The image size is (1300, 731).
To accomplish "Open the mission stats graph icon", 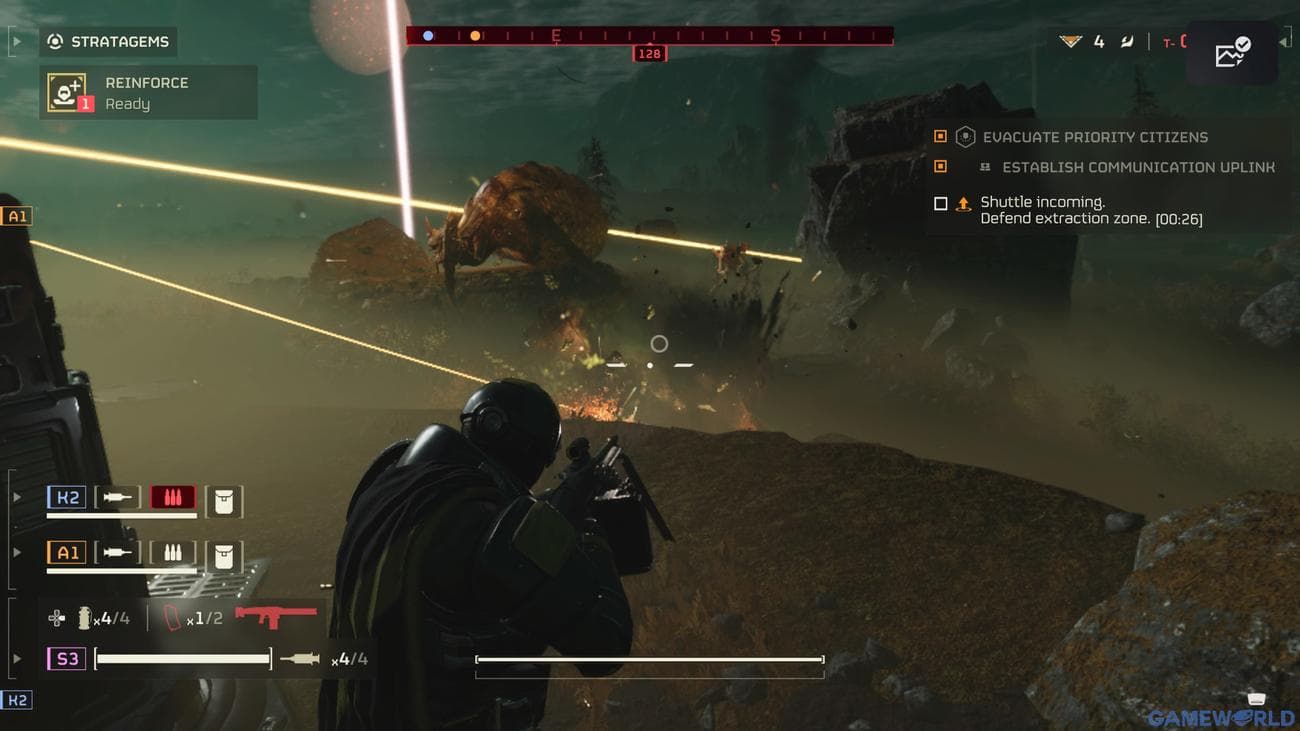I will (x=1231, y=52).
